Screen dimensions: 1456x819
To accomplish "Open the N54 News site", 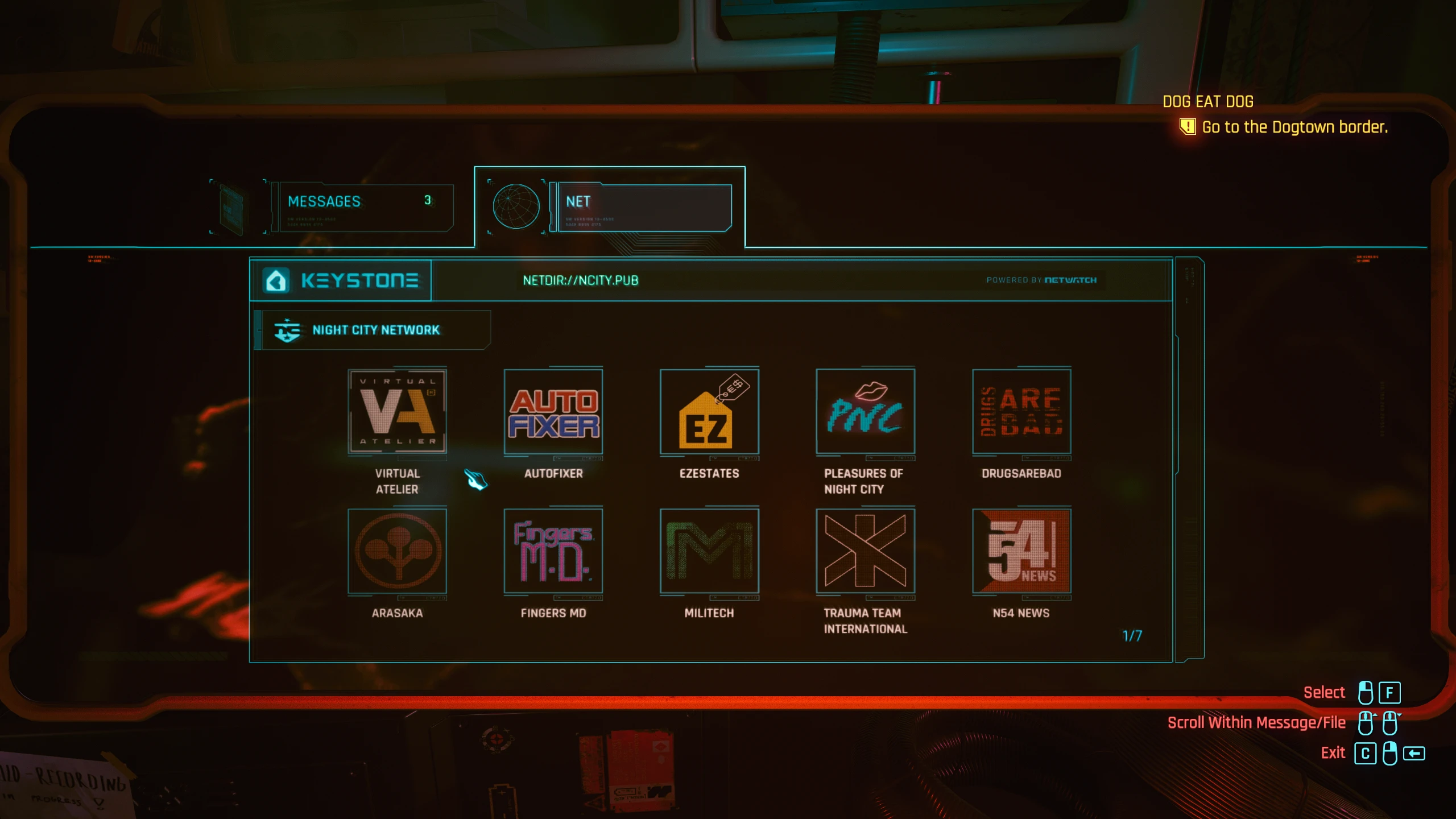I will (x=1021, y=551).
